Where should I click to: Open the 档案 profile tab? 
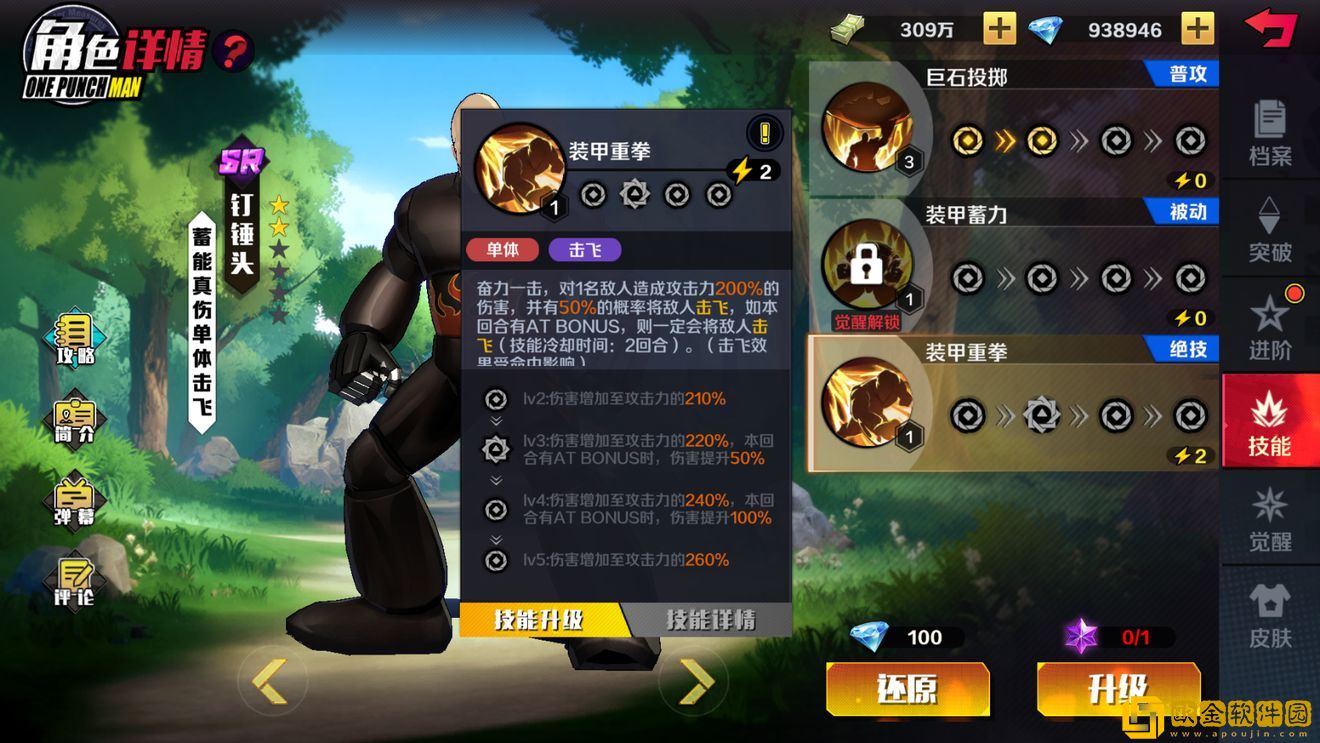tap(1270, 132)
